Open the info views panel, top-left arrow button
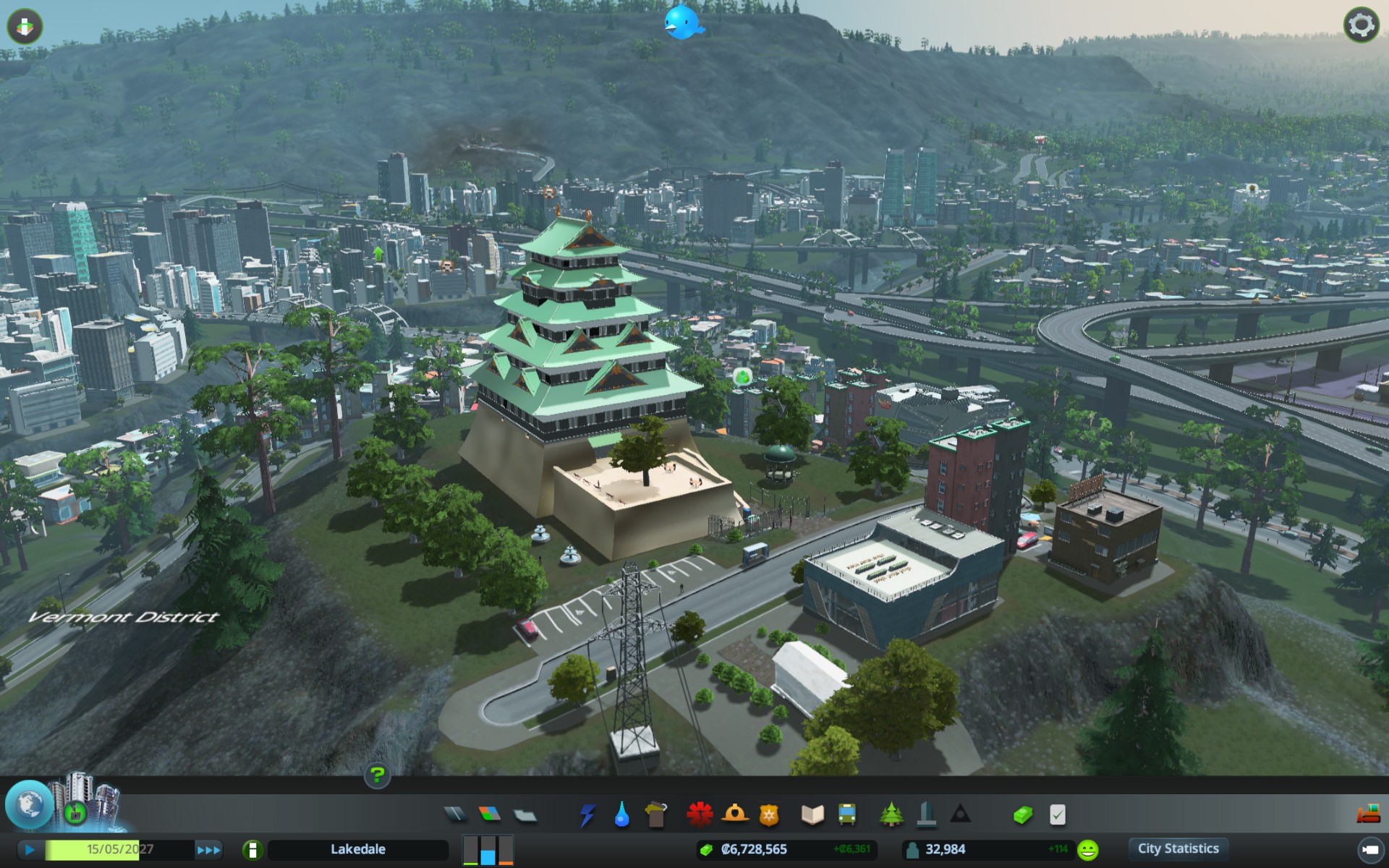This screenshot has width=1389, height=868. tap(25, 27)
